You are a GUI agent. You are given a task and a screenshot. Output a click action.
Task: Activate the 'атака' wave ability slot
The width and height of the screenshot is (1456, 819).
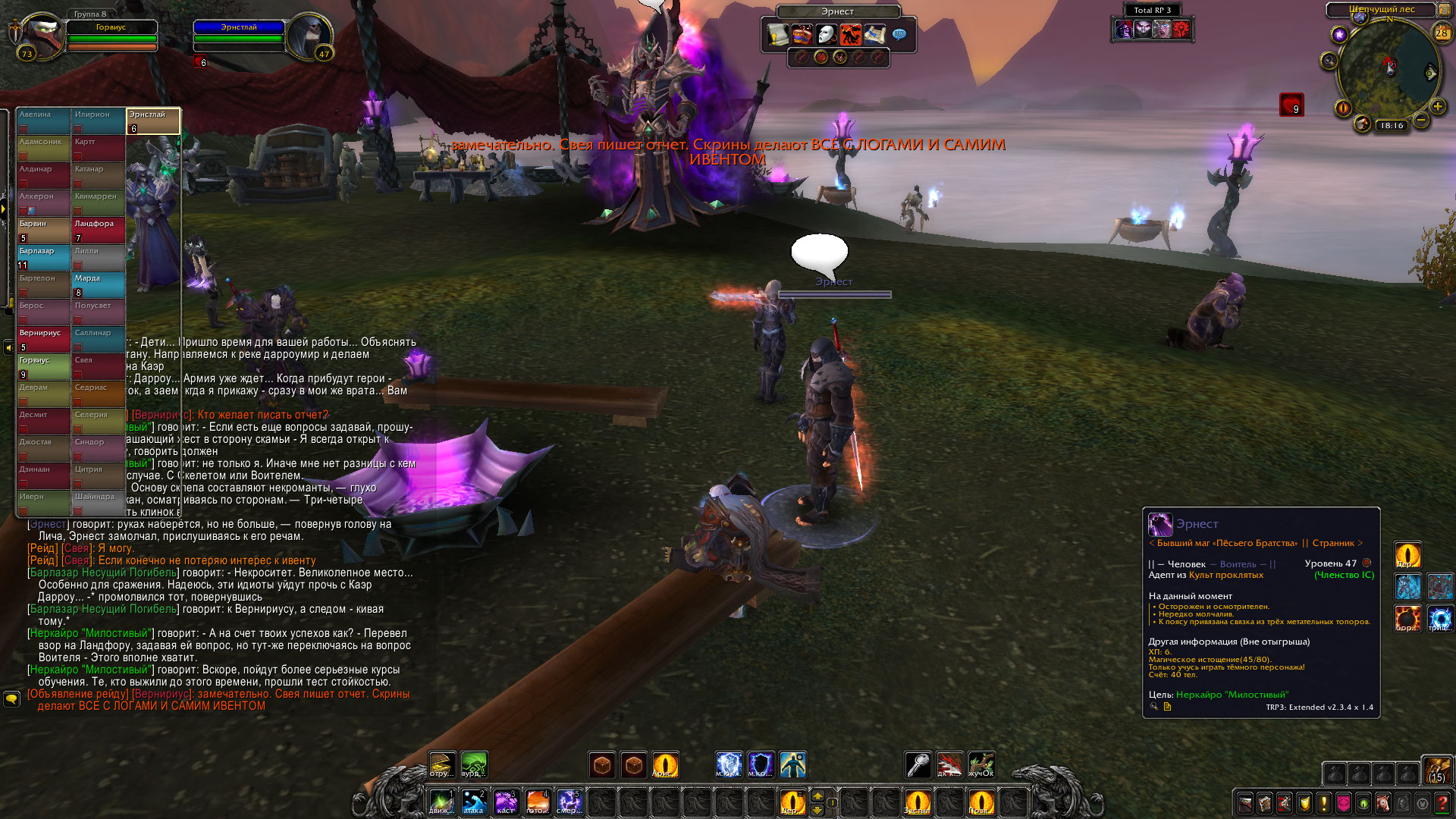click(x=474, y=802)
